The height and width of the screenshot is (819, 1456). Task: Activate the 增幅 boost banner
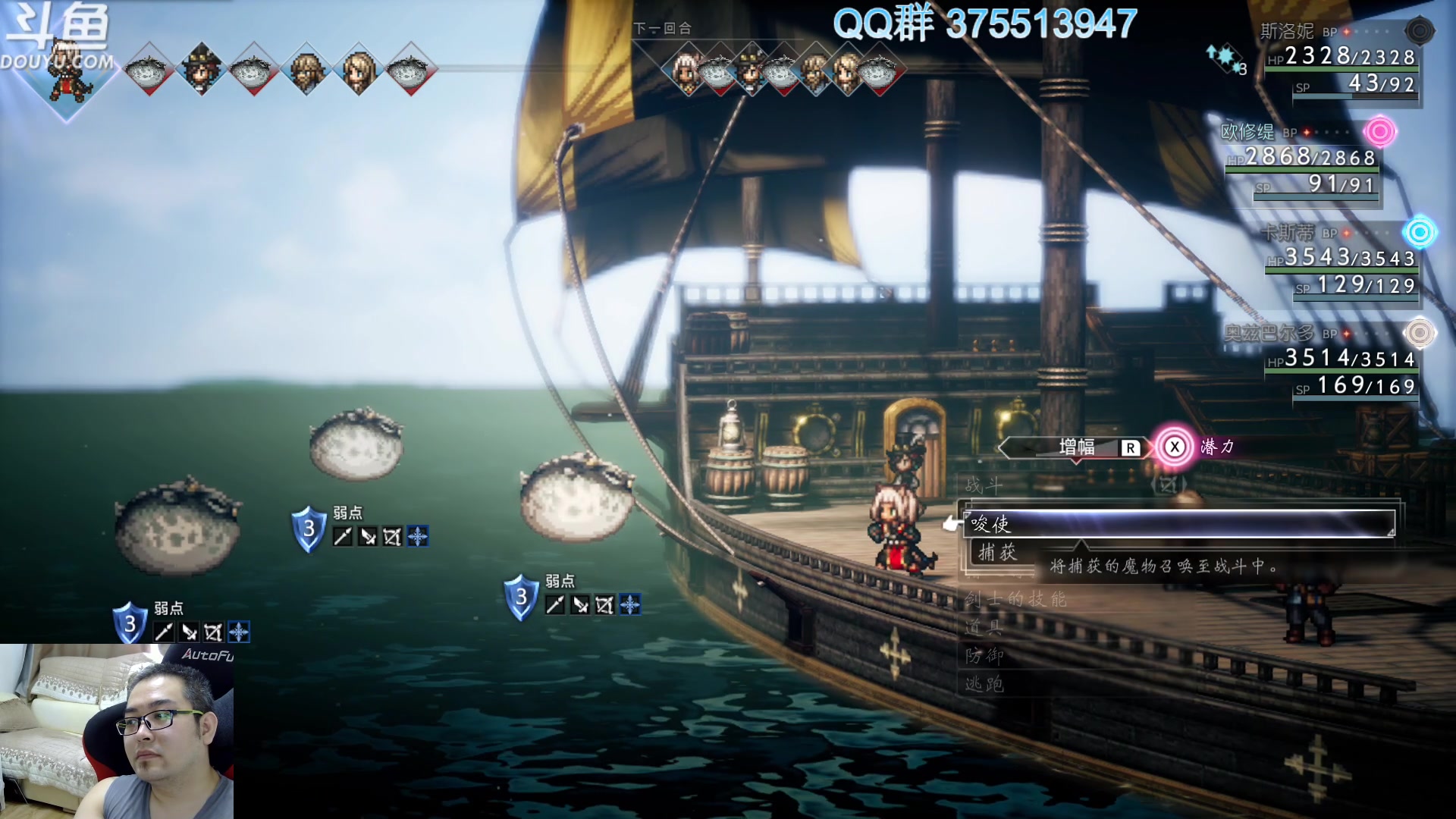point(1075,447)
